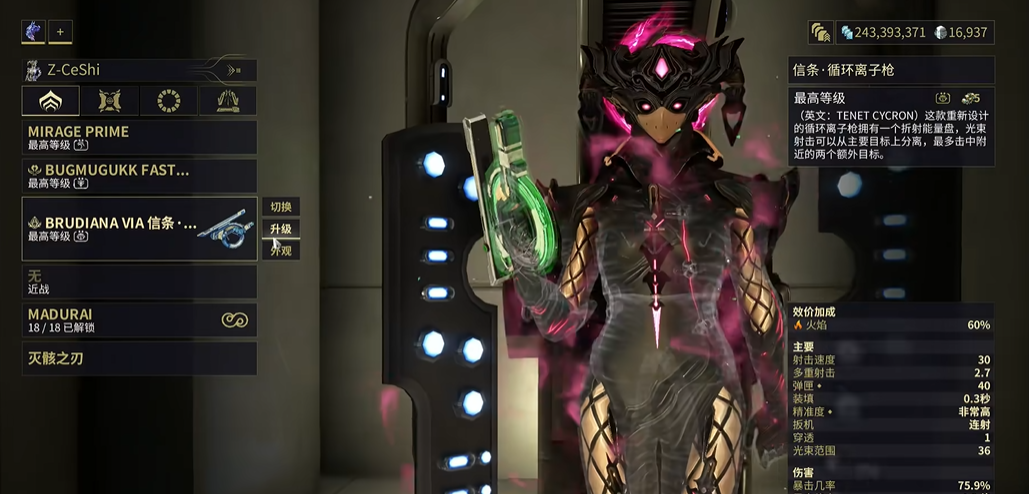This screenshot has height=494, width=1029.
Task: Open the MADURAI focus school row
Action: 139,320
